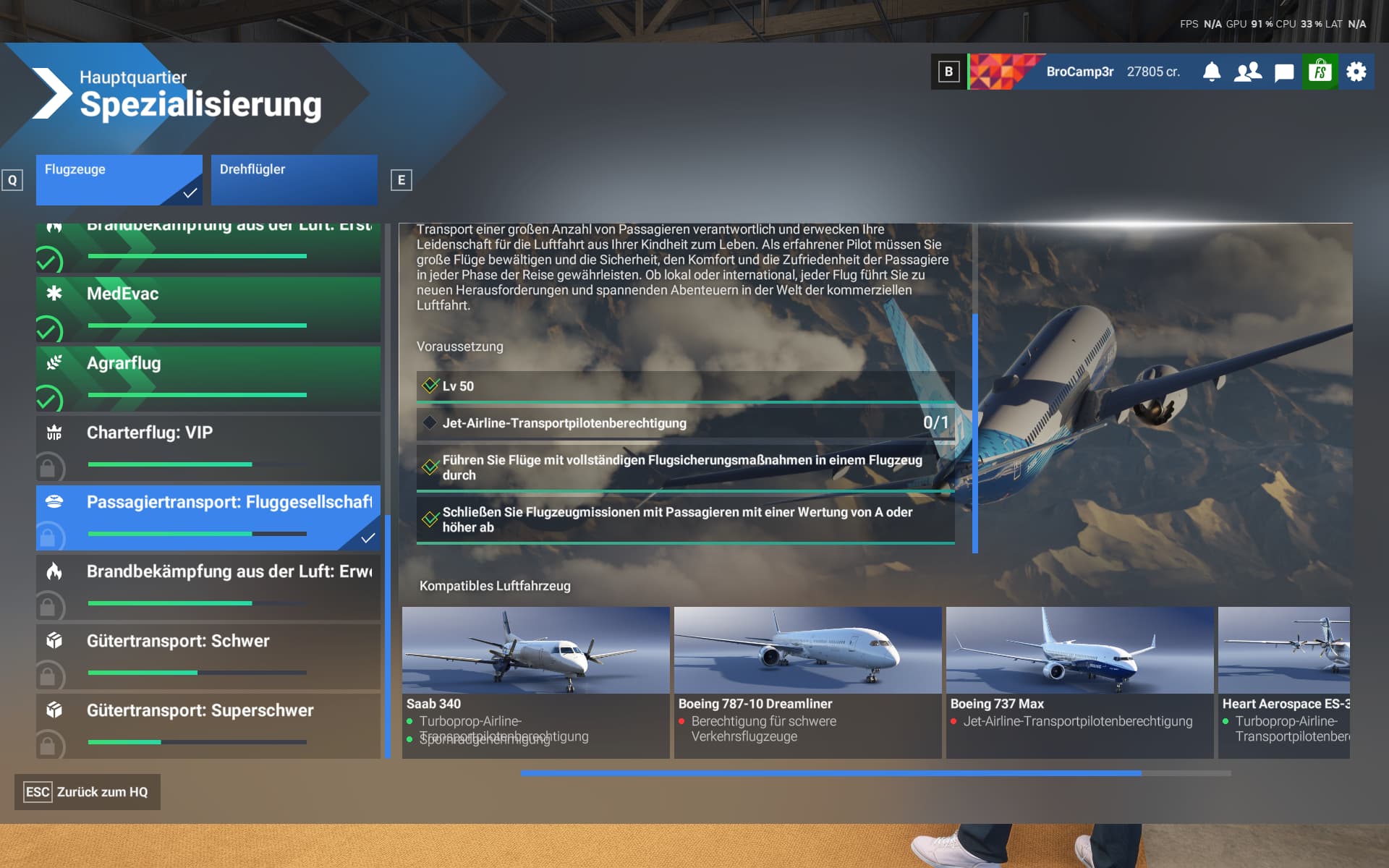This screenshot has height=868, width=1389.
Task: Click the Zurück zum HQ button
Action: [87, 792]
